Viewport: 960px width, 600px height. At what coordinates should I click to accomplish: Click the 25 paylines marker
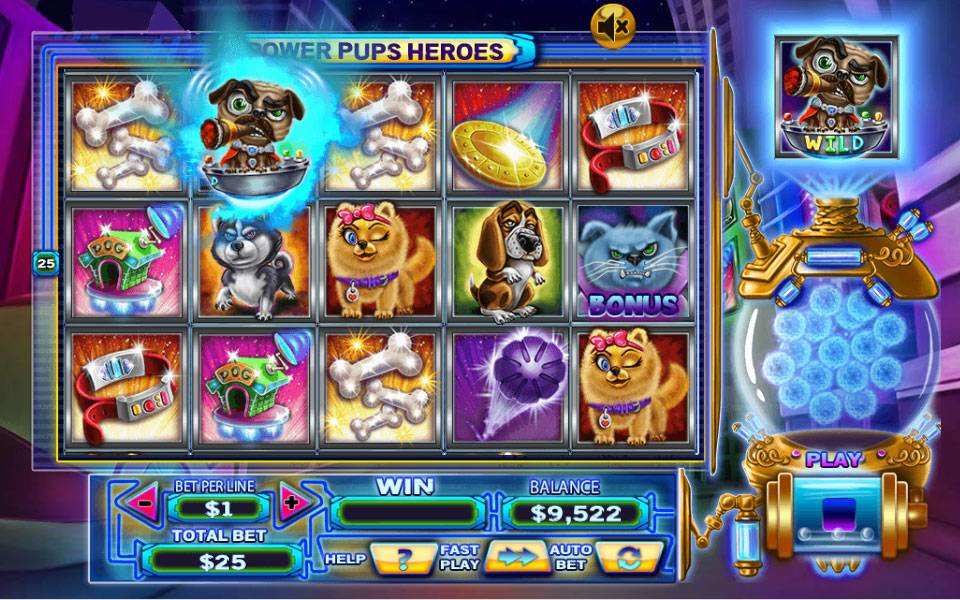[46, 263]
